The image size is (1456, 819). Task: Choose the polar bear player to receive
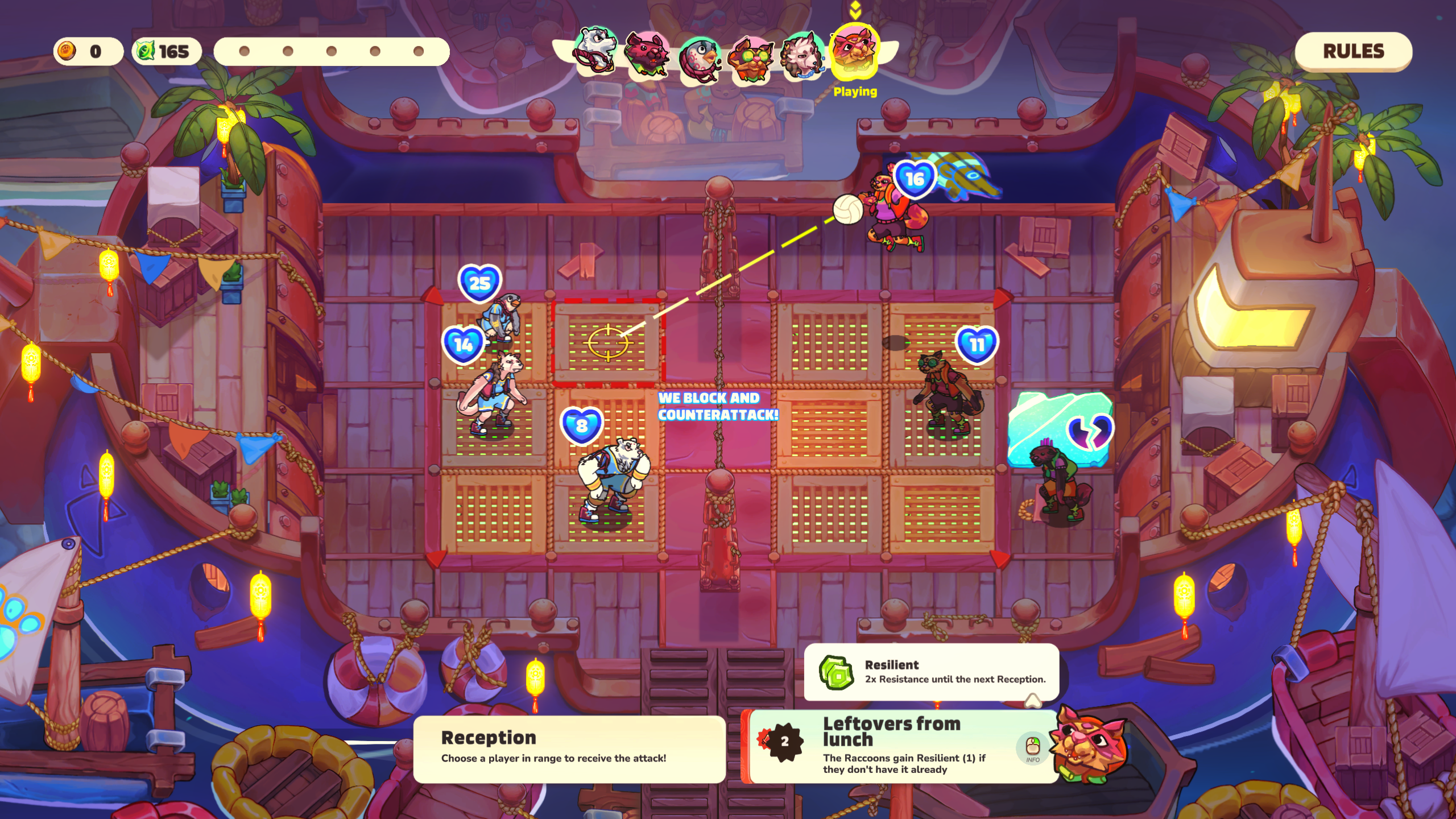[611, 478]
